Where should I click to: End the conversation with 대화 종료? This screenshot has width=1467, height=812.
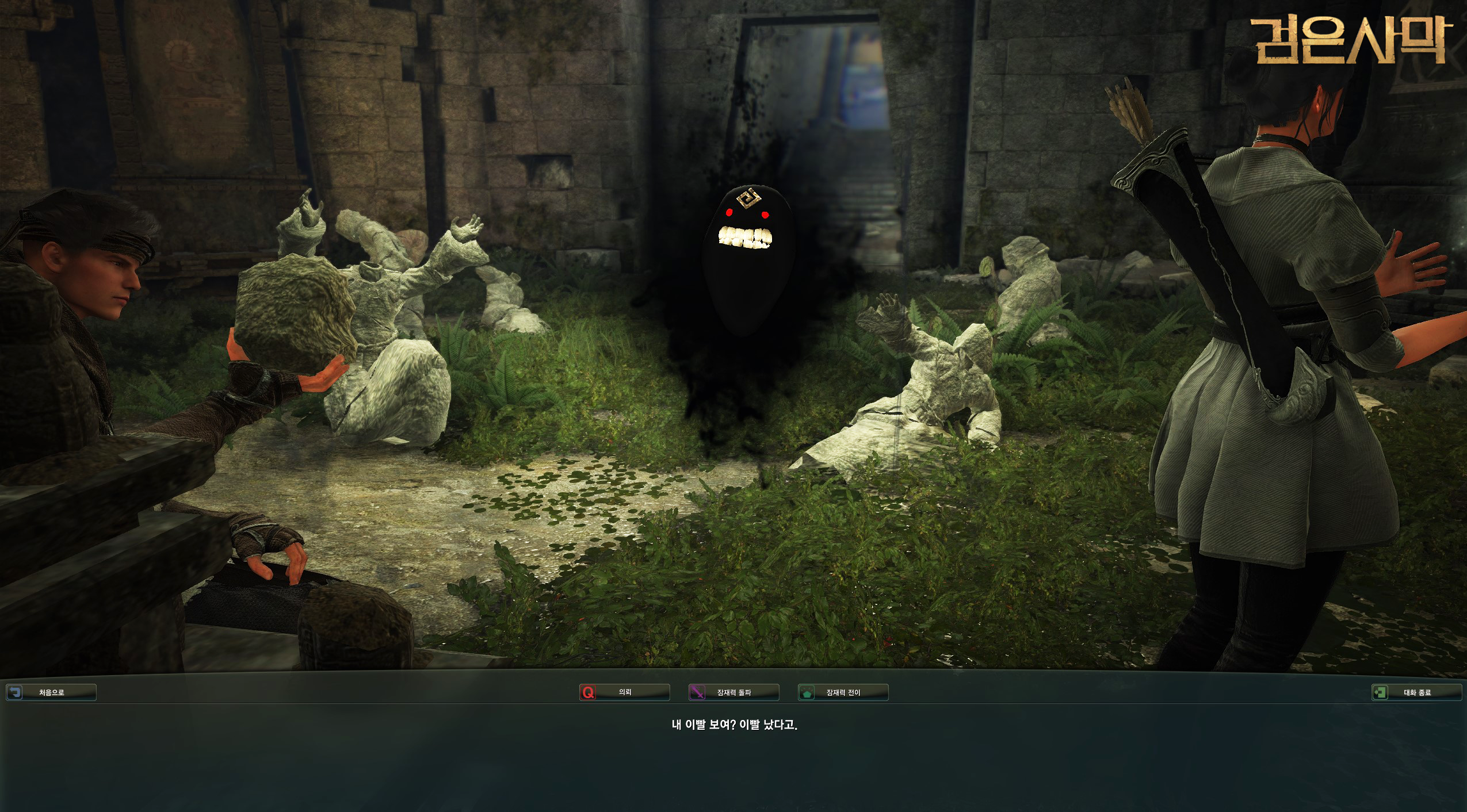click(x=1416, y=692)
